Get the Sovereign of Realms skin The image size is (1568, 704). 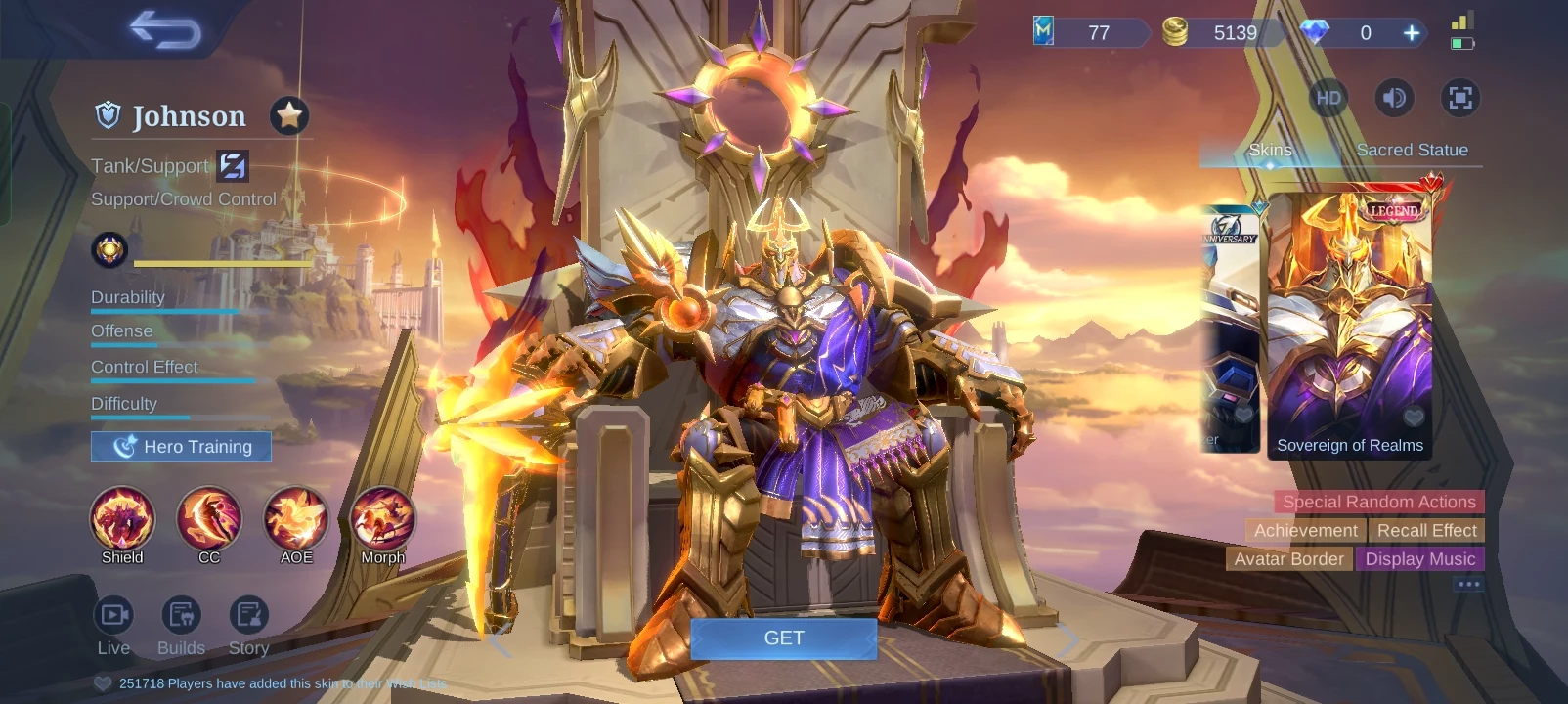pyautogui.click(x=783, y=638)
